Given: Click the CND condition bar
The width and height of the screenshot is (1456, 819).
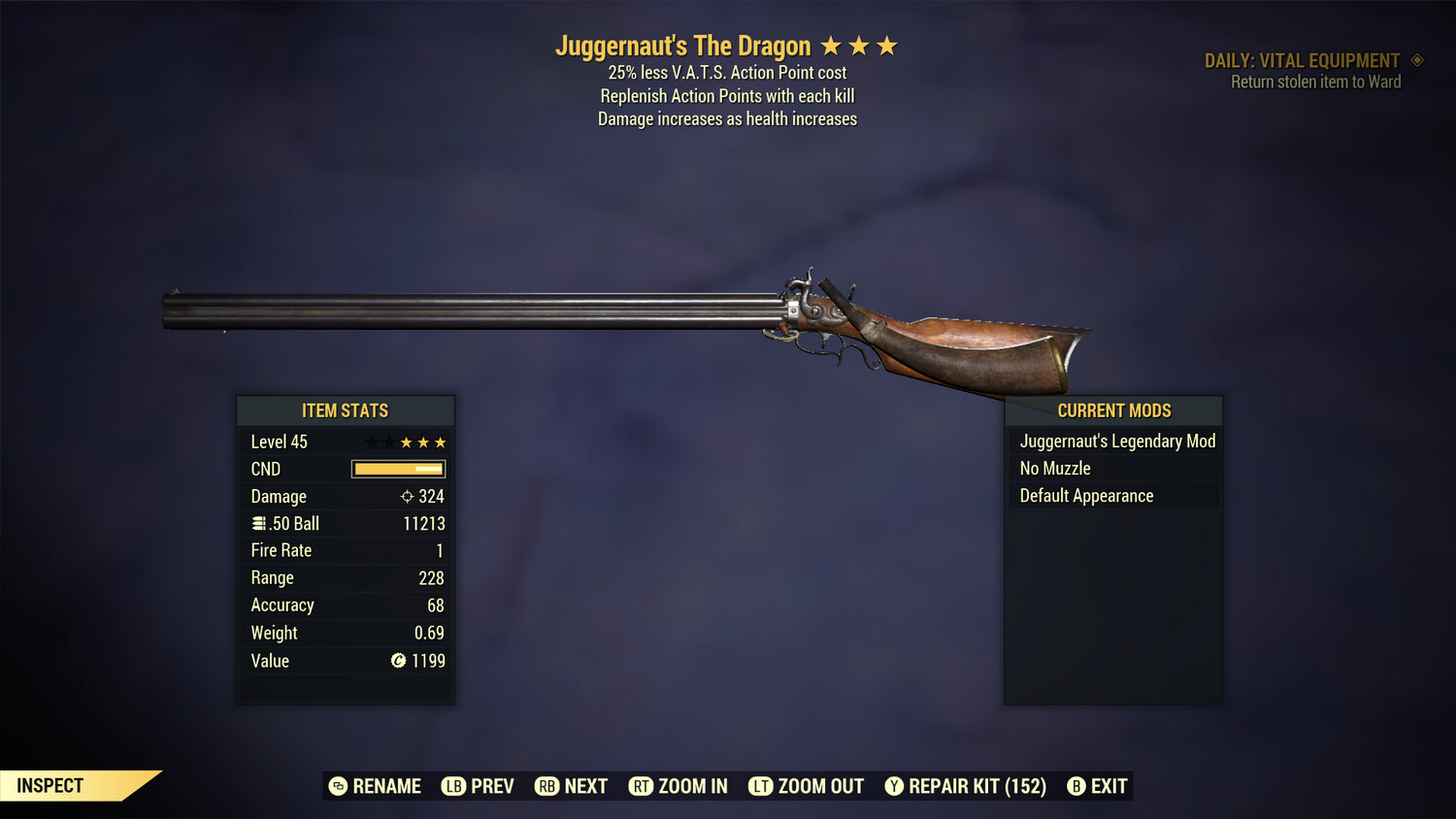Looking at the screenshot, I should [398, 469].
